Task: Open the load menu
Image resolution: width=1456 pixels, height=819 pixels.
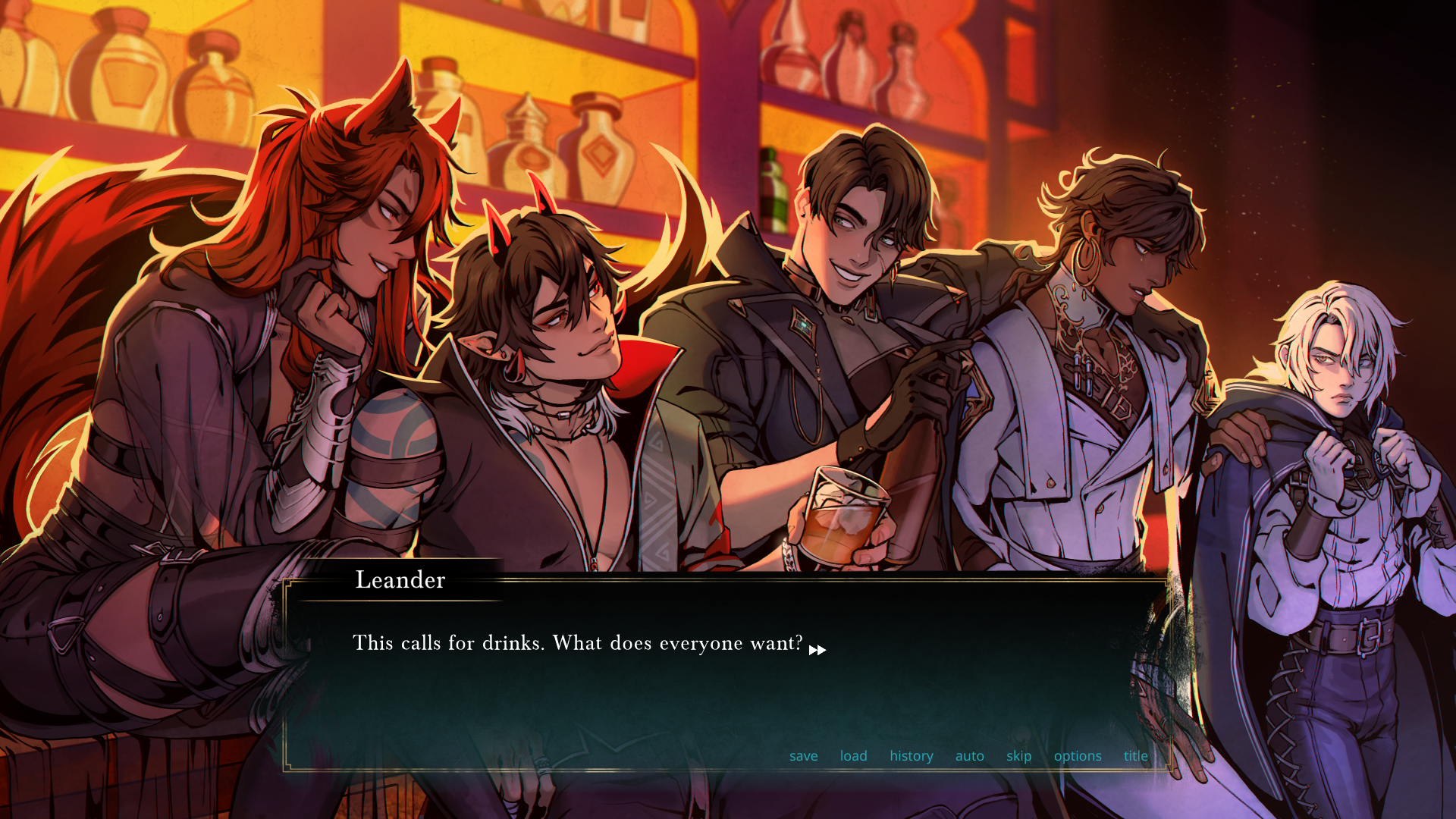Action: point(853,756)
